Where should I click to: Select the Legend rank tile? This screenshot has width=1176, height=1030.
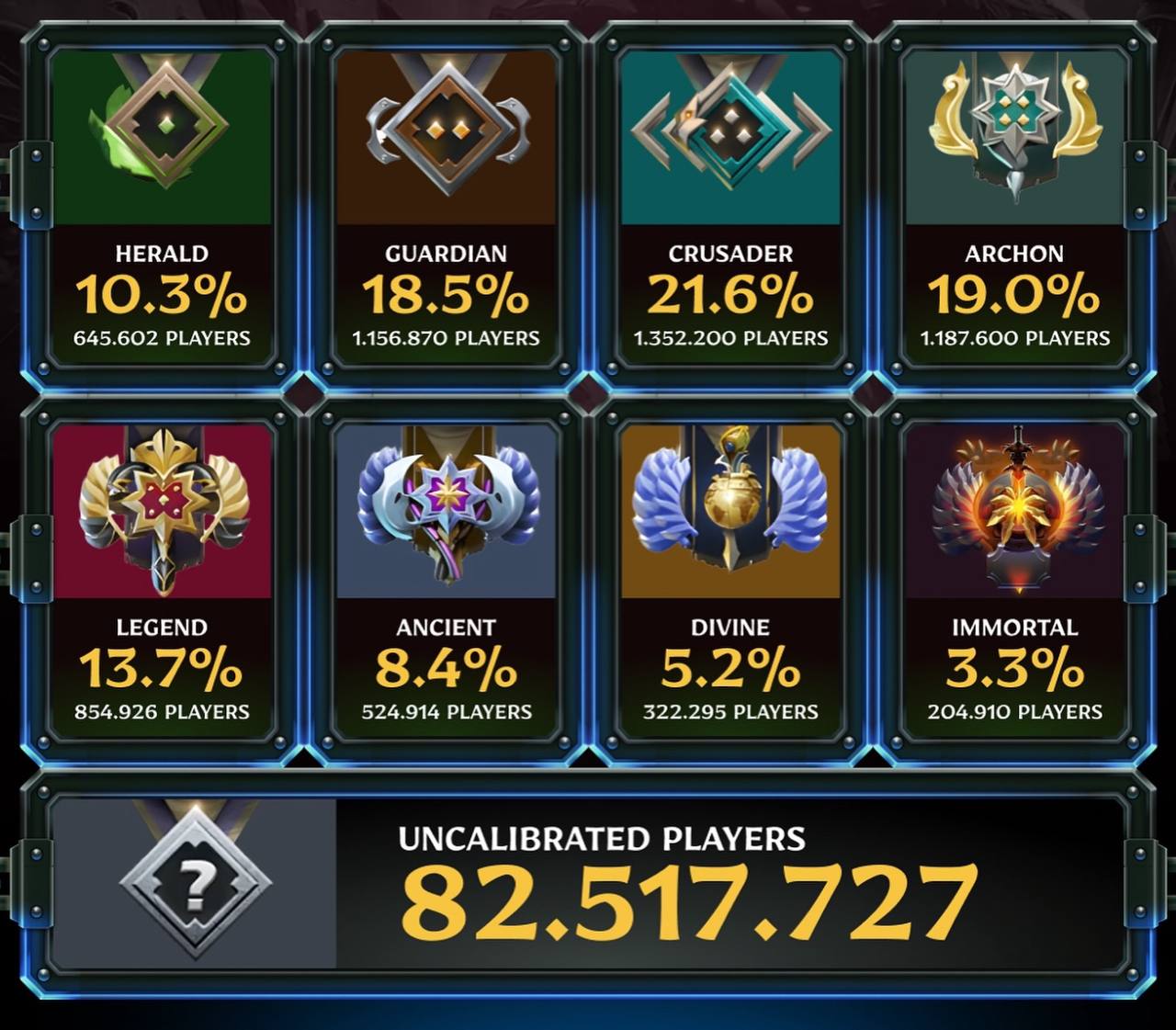click(x=162, y=581)
